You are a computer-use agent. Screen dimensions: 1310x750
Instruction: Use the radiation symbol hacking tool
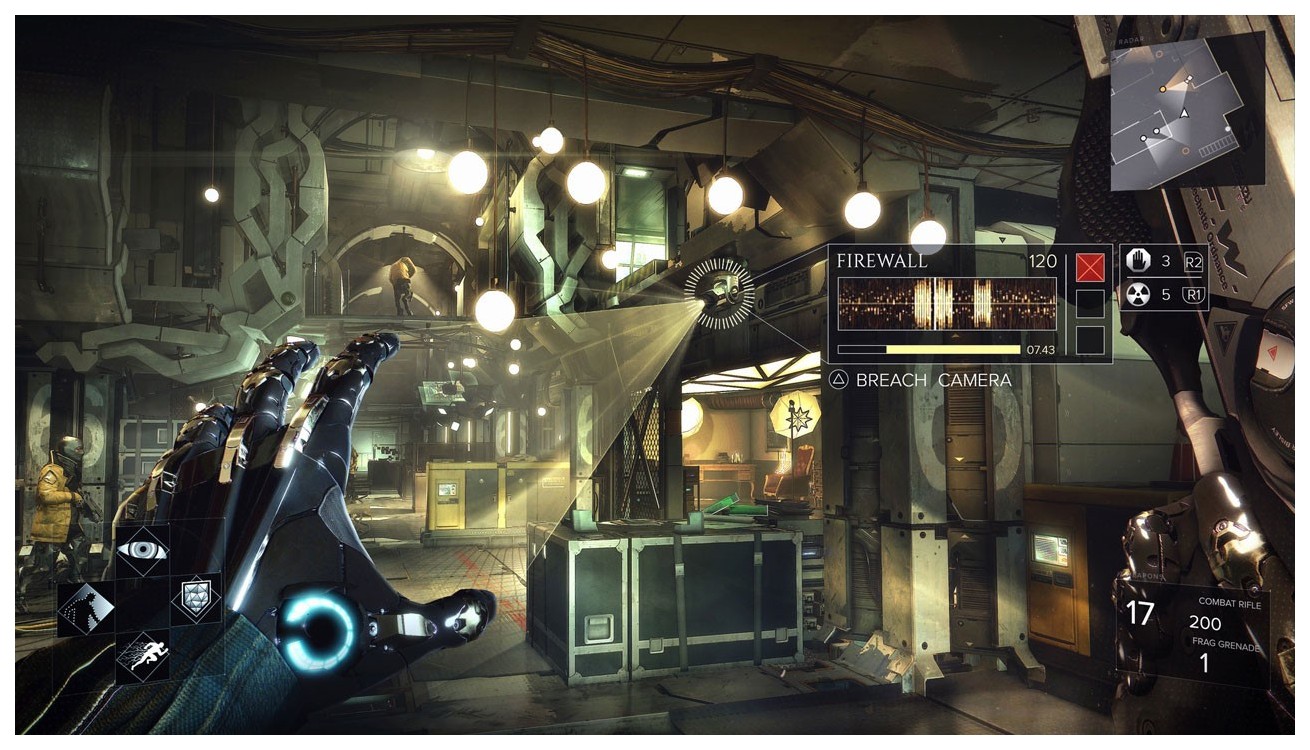(1138, 294)
